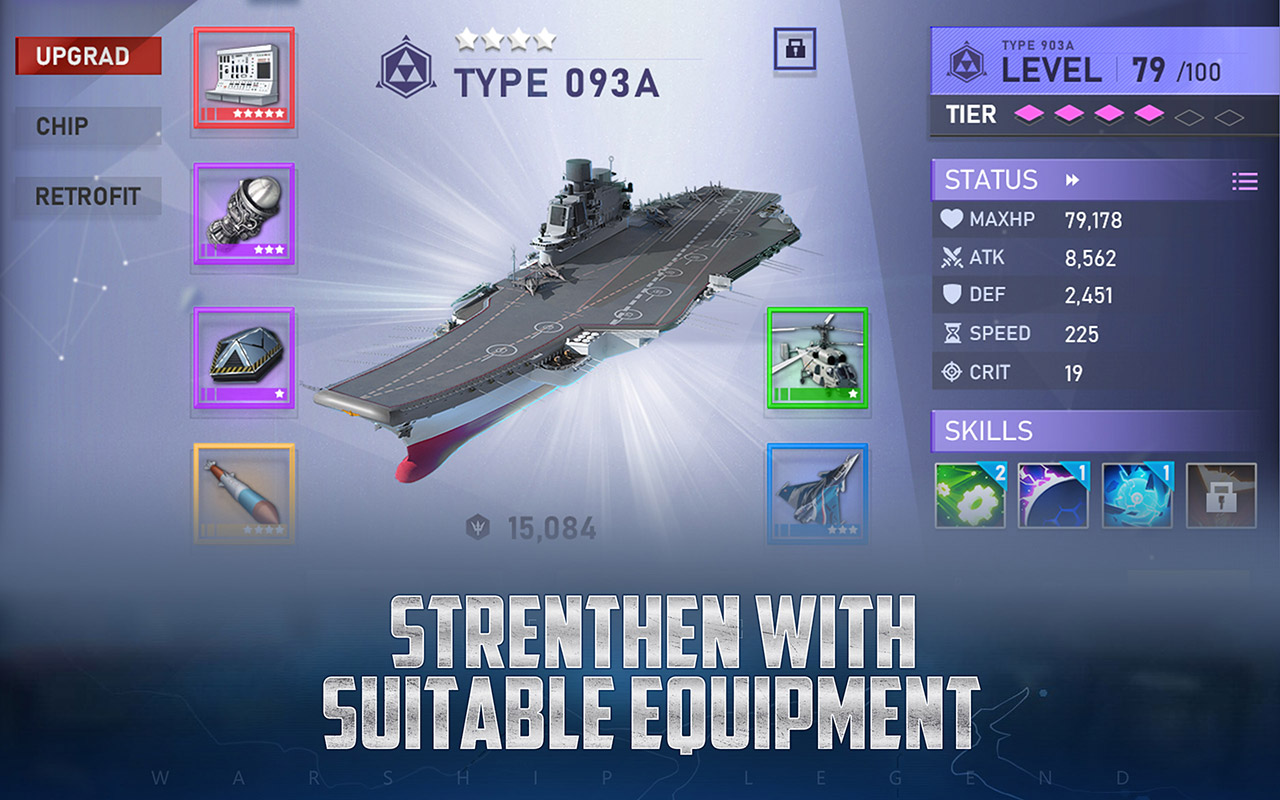Select the red-bordered control console equipment slot
The image size is (1280, 800).
(244, 75)
